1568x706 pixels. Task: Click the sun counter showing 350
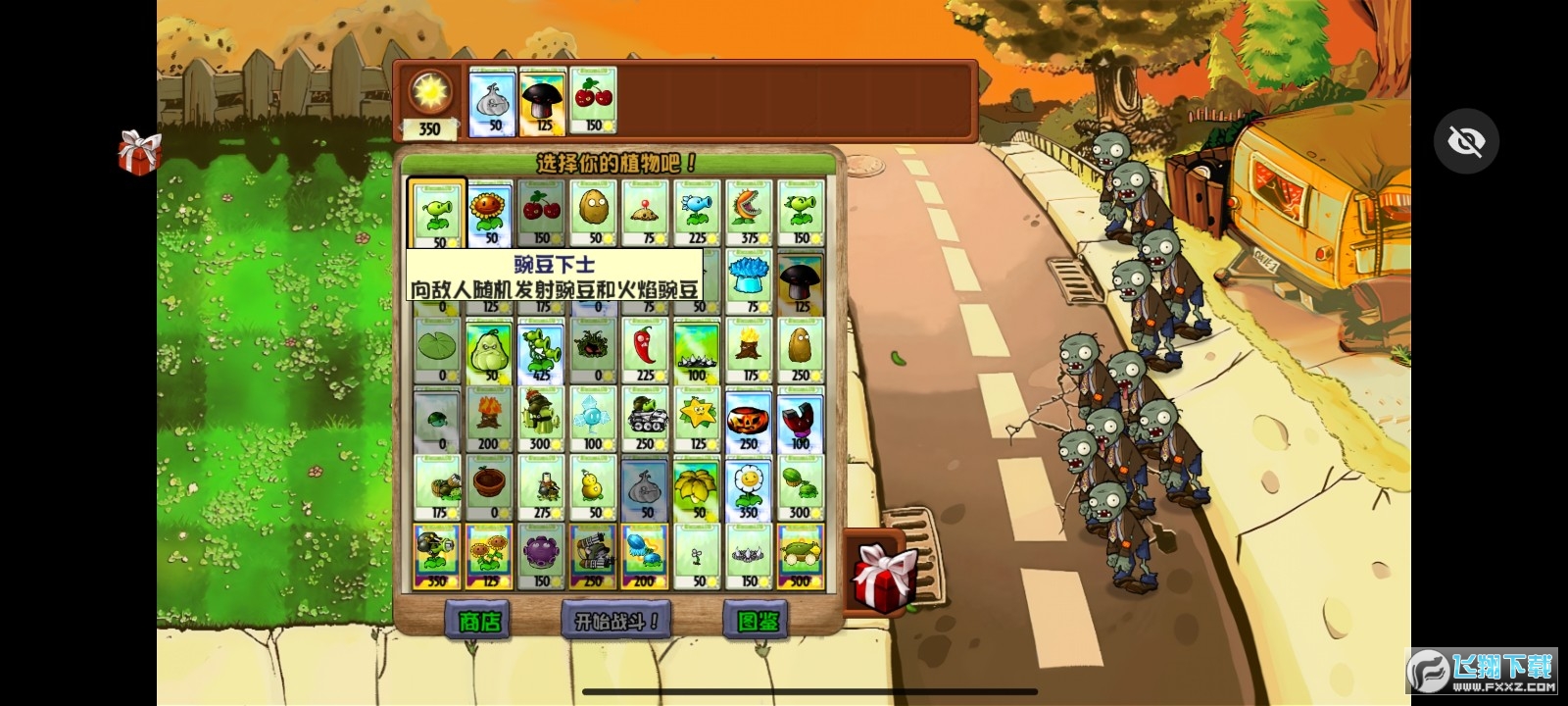pos(428,98)
